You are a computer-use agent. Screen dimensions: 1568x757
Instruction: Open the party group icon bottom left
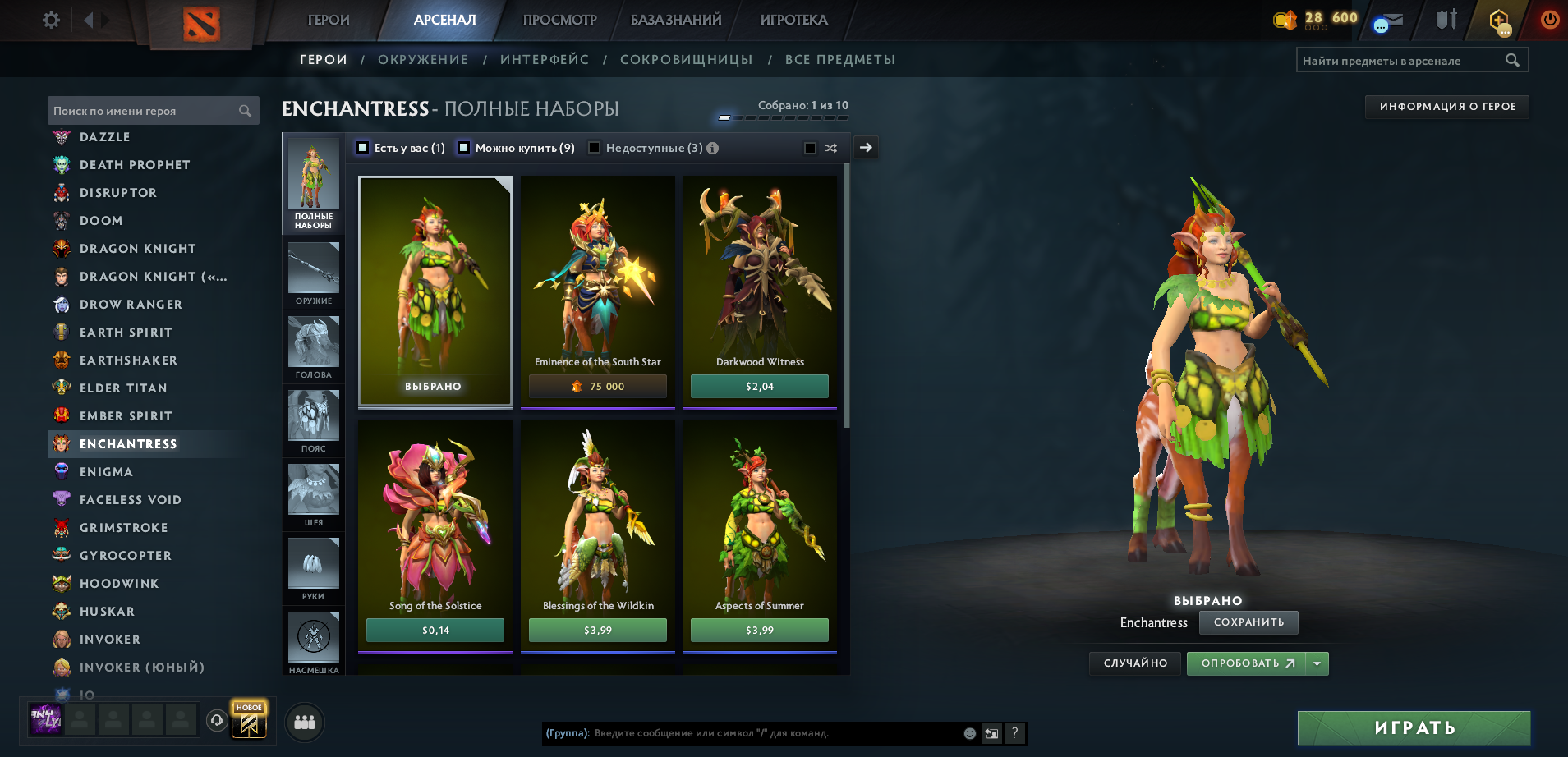pos(304,722)
